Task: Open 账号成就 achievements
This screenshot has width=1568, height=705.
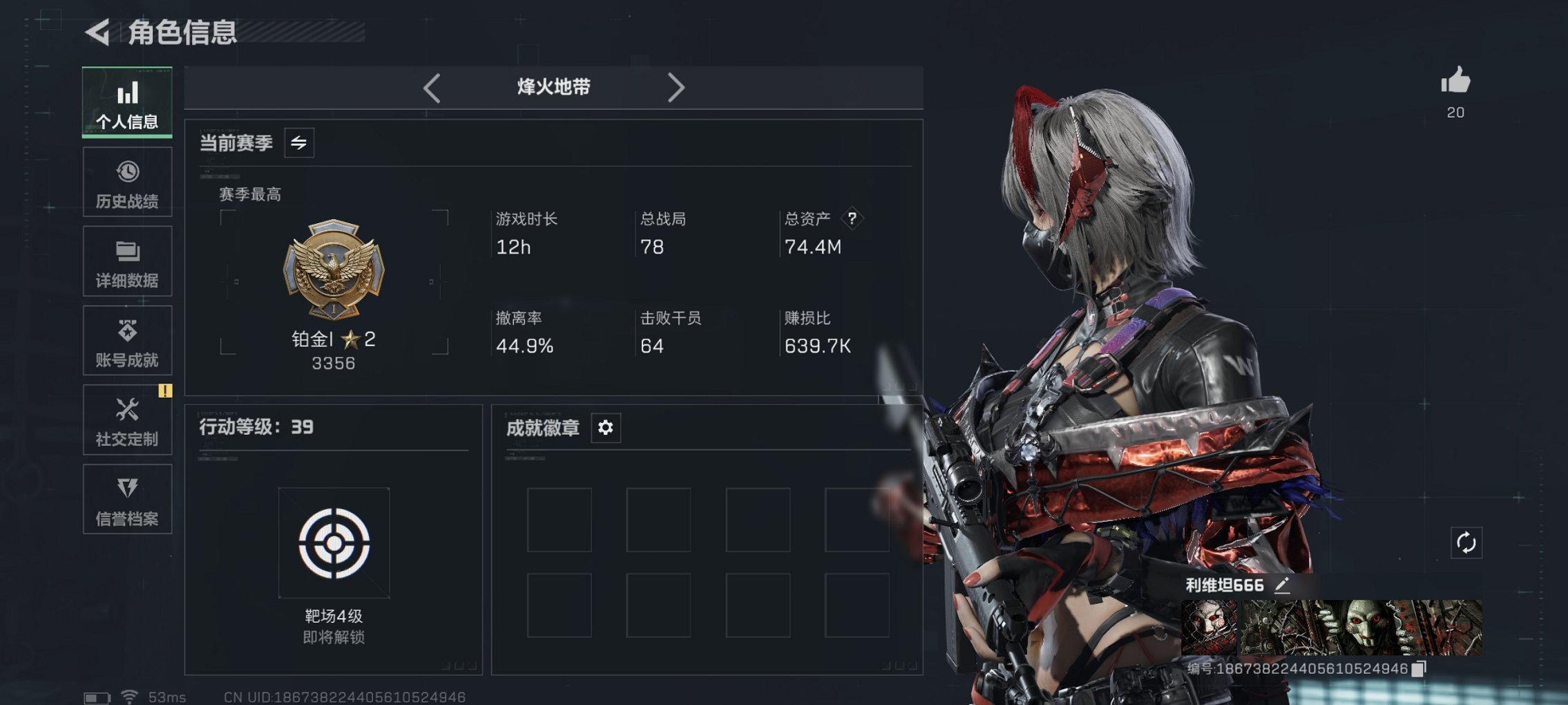Action: pyautogui.click(x=127, y=340)
